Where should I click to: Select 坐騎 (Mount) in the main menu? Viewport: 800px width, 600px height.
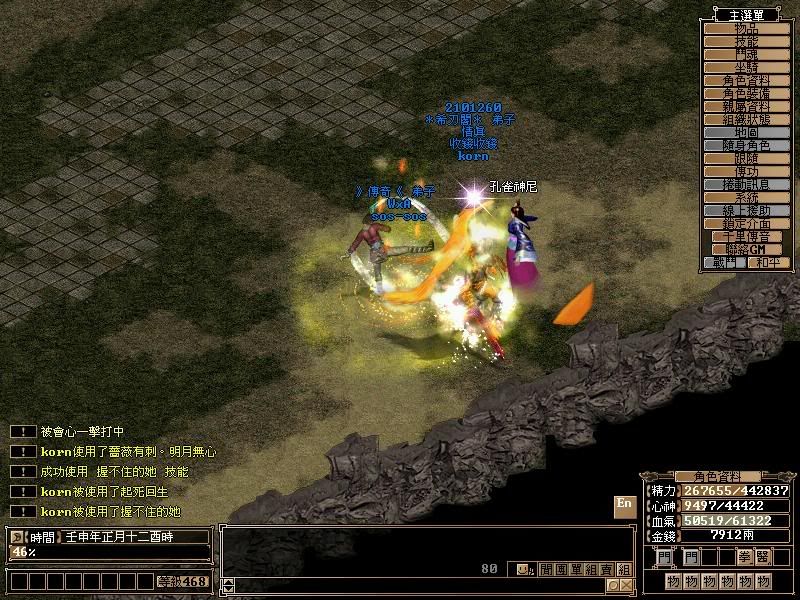click(x=747, y=68)
